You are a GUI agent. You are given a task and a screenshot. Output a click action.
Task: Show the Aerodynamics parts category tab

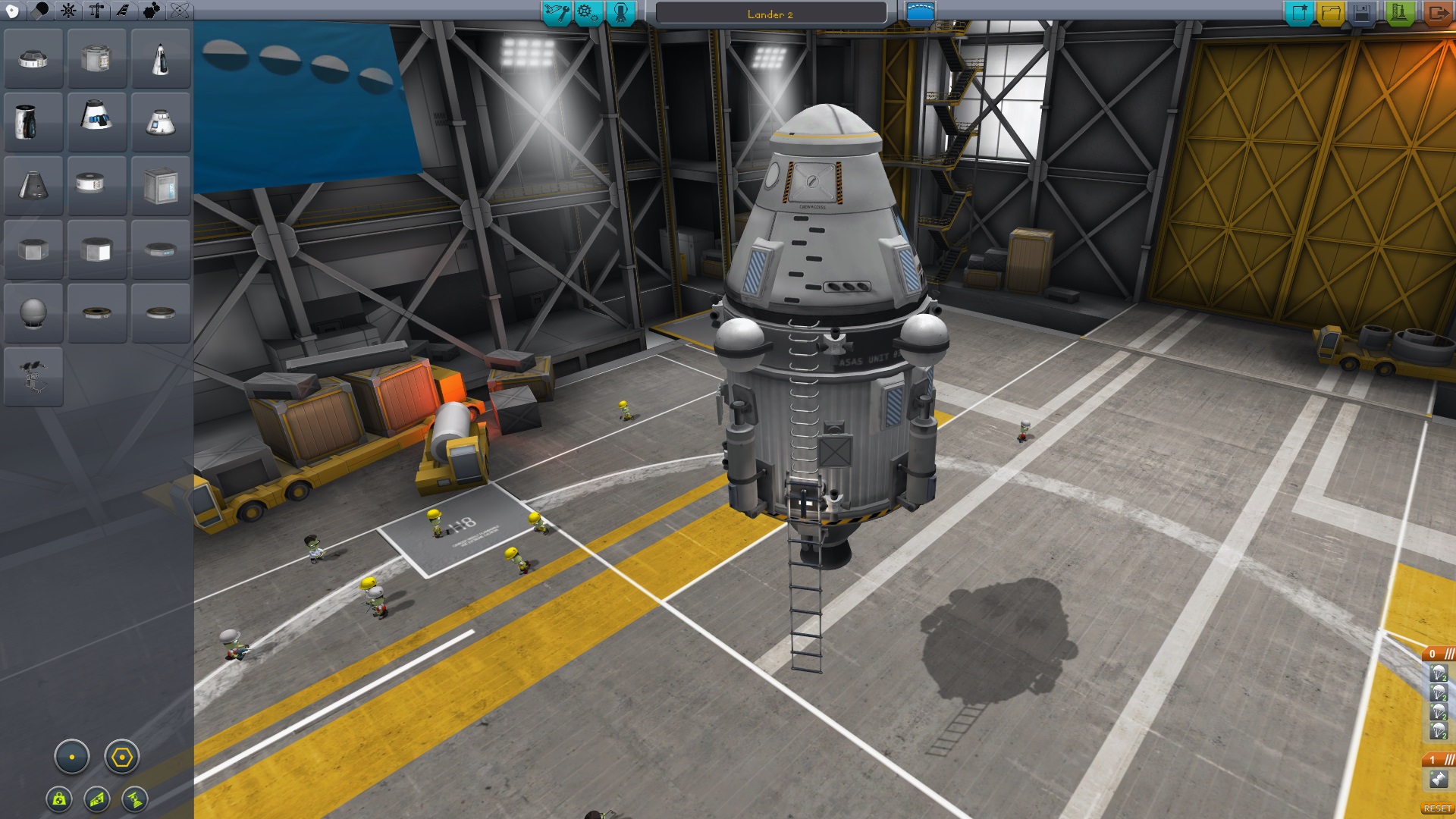pos(123,11)
